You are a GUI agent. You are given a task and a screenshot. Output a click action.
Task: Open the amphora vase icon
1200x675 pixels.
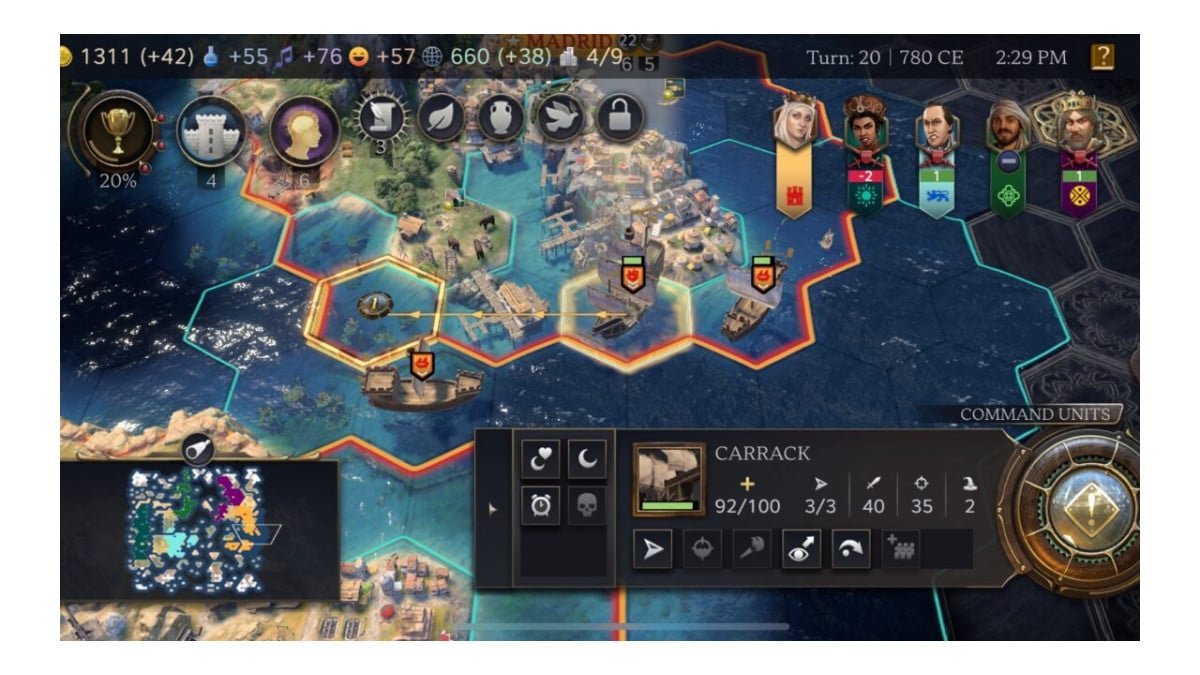tap(500, 118)
